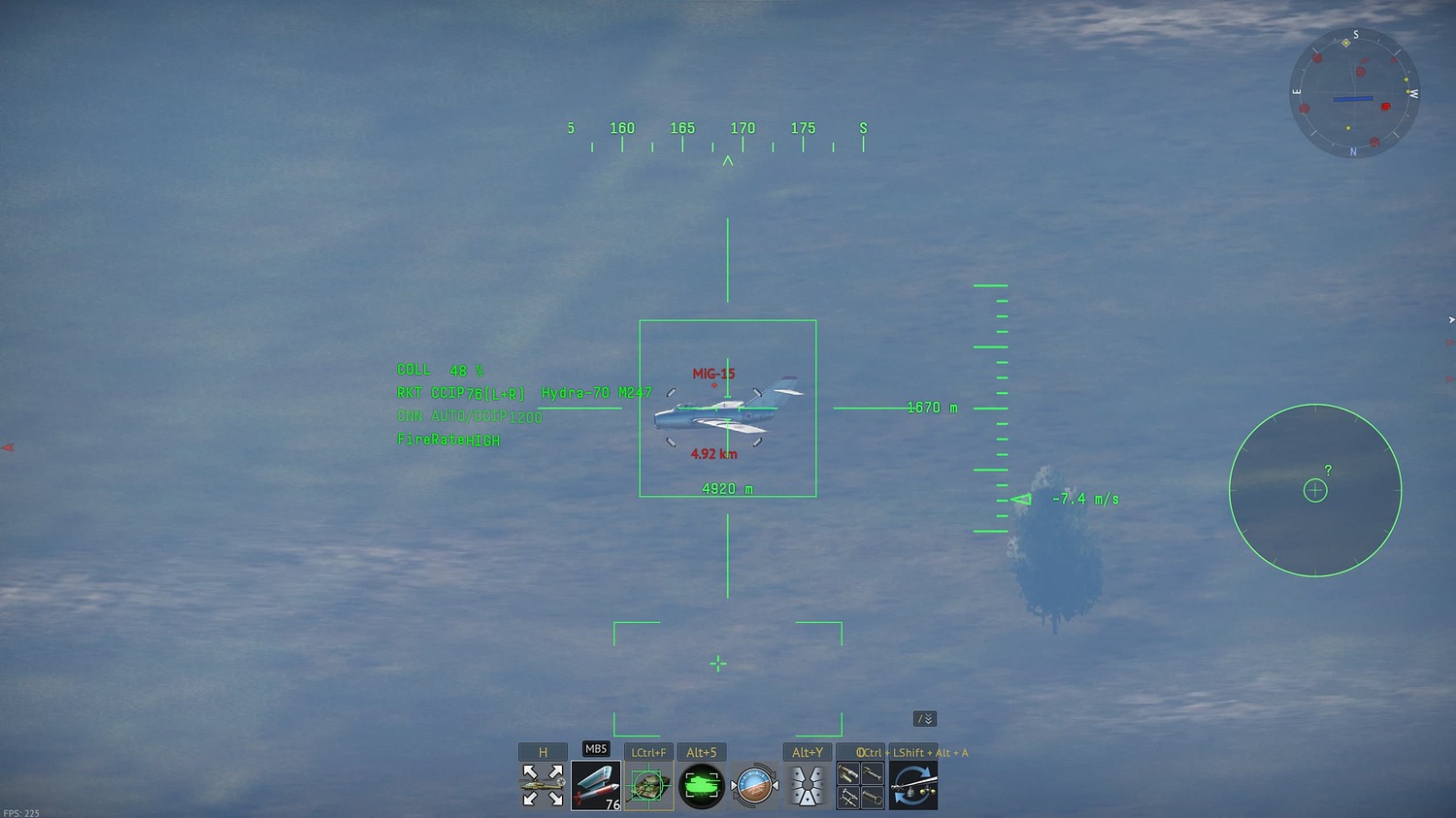Click the H keybind label above the movement icon

[x=542, y=750]
